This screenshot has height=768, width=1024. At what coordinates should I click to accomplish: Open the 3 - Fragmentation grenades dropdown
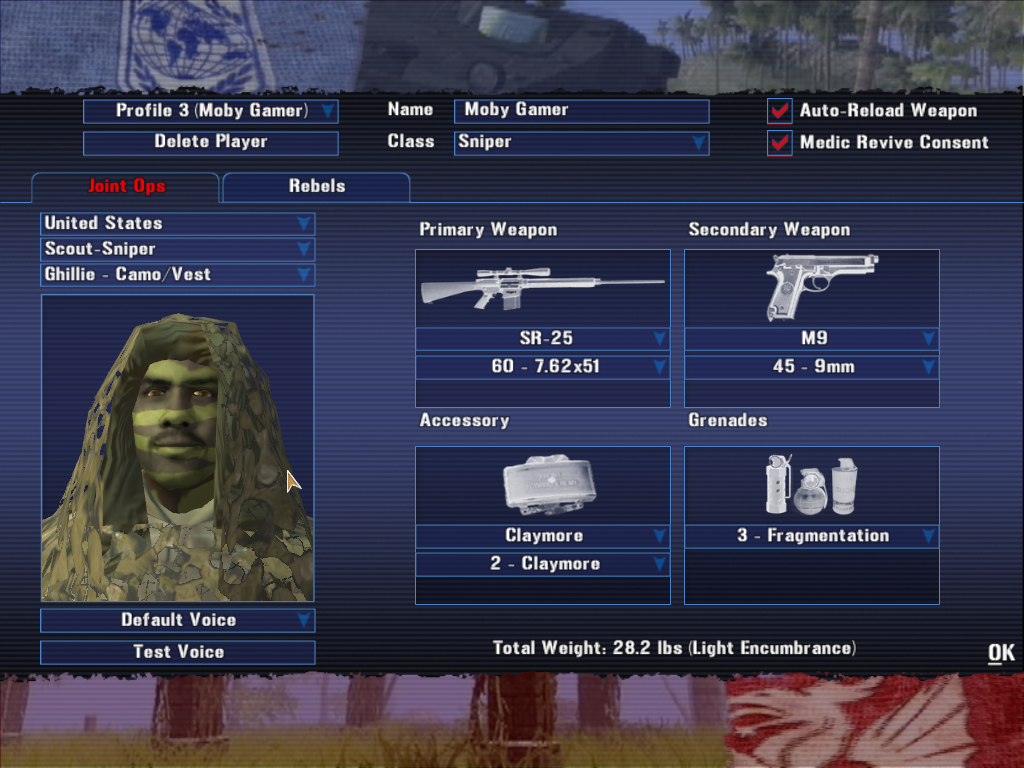(812, 536)
